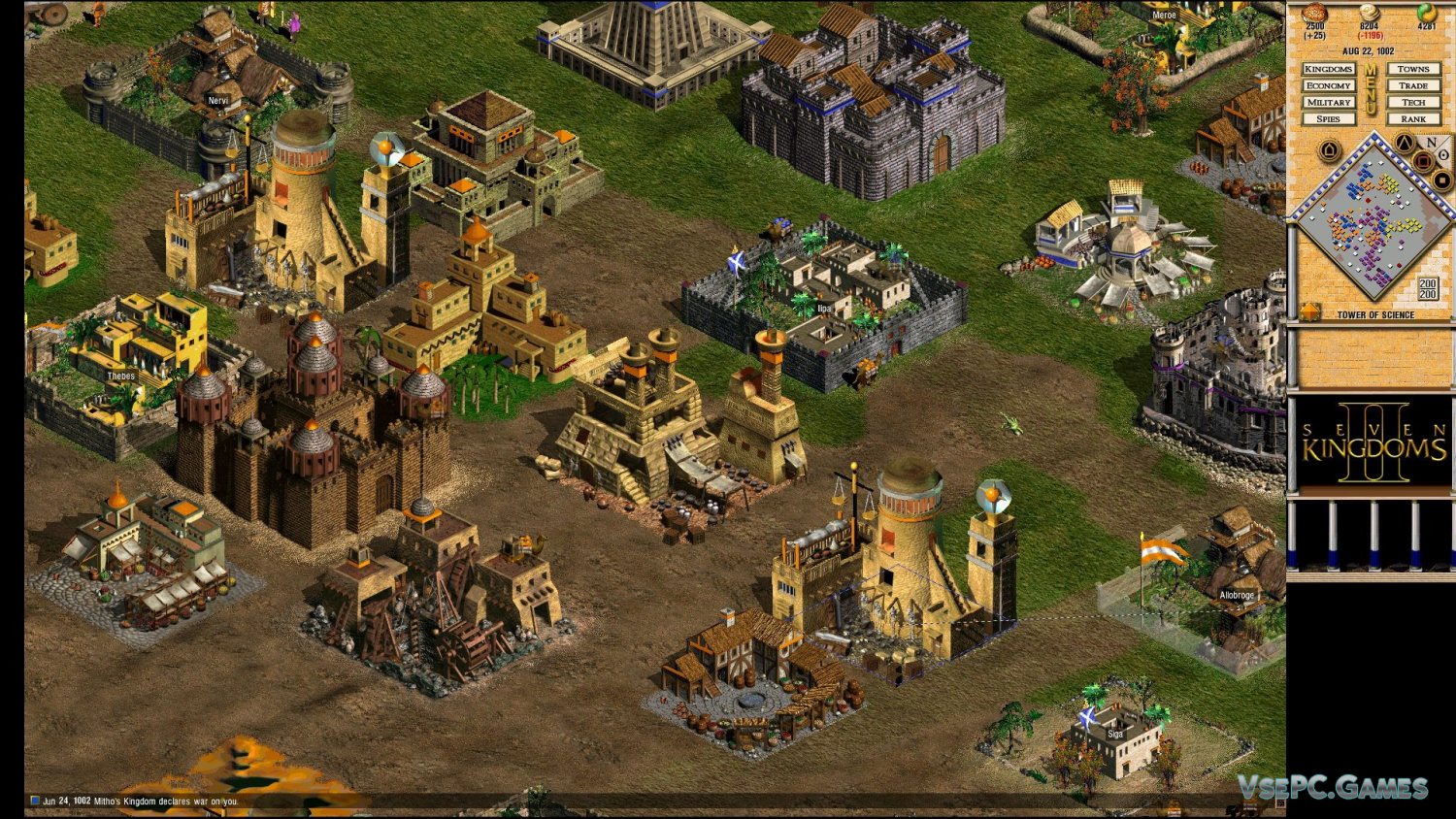
Task: Show the Military report
Action: [x=1328, y=103]
